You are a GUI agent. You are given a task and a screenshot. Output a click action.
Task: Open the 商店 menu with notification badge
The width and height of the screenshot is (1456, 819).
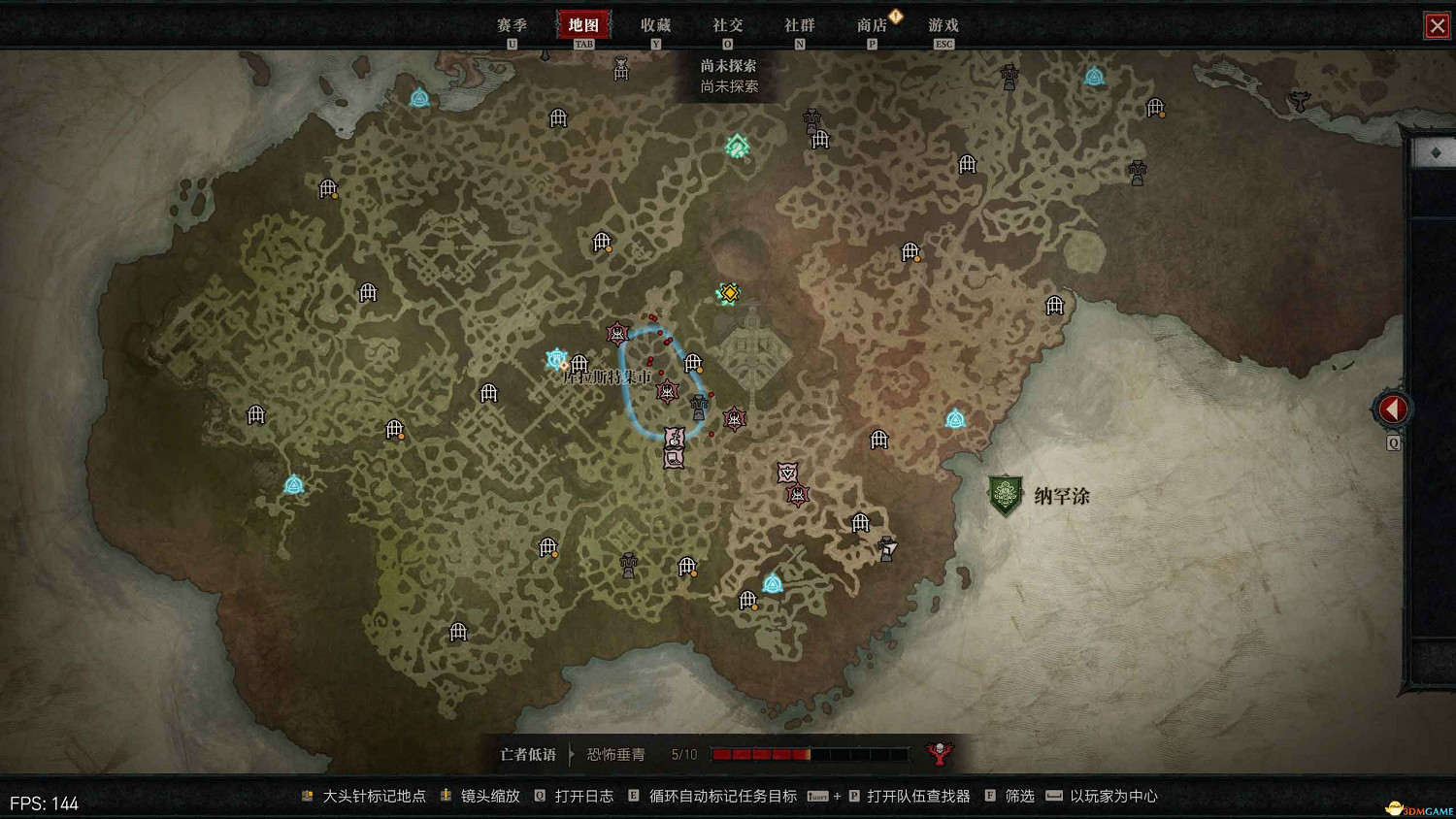pos(872,25)
